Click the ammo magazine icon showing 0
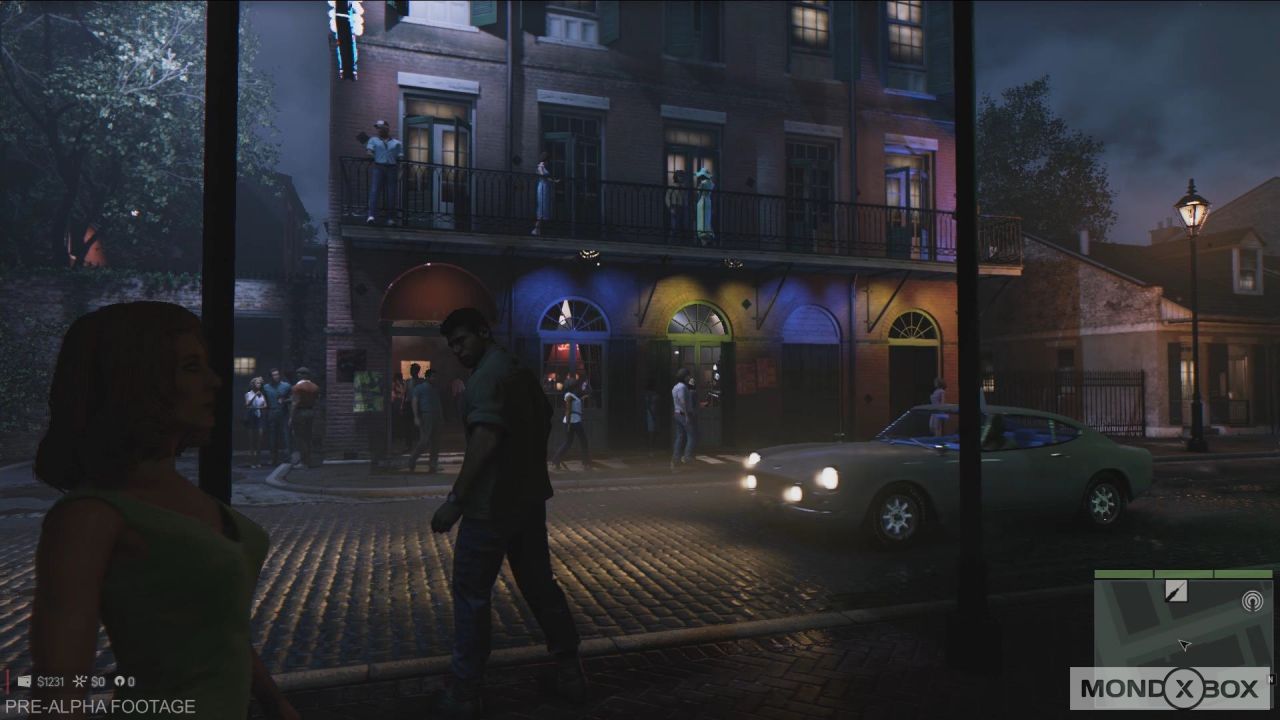The width and height of the screenshot is (1280, 720). [122, 681]
